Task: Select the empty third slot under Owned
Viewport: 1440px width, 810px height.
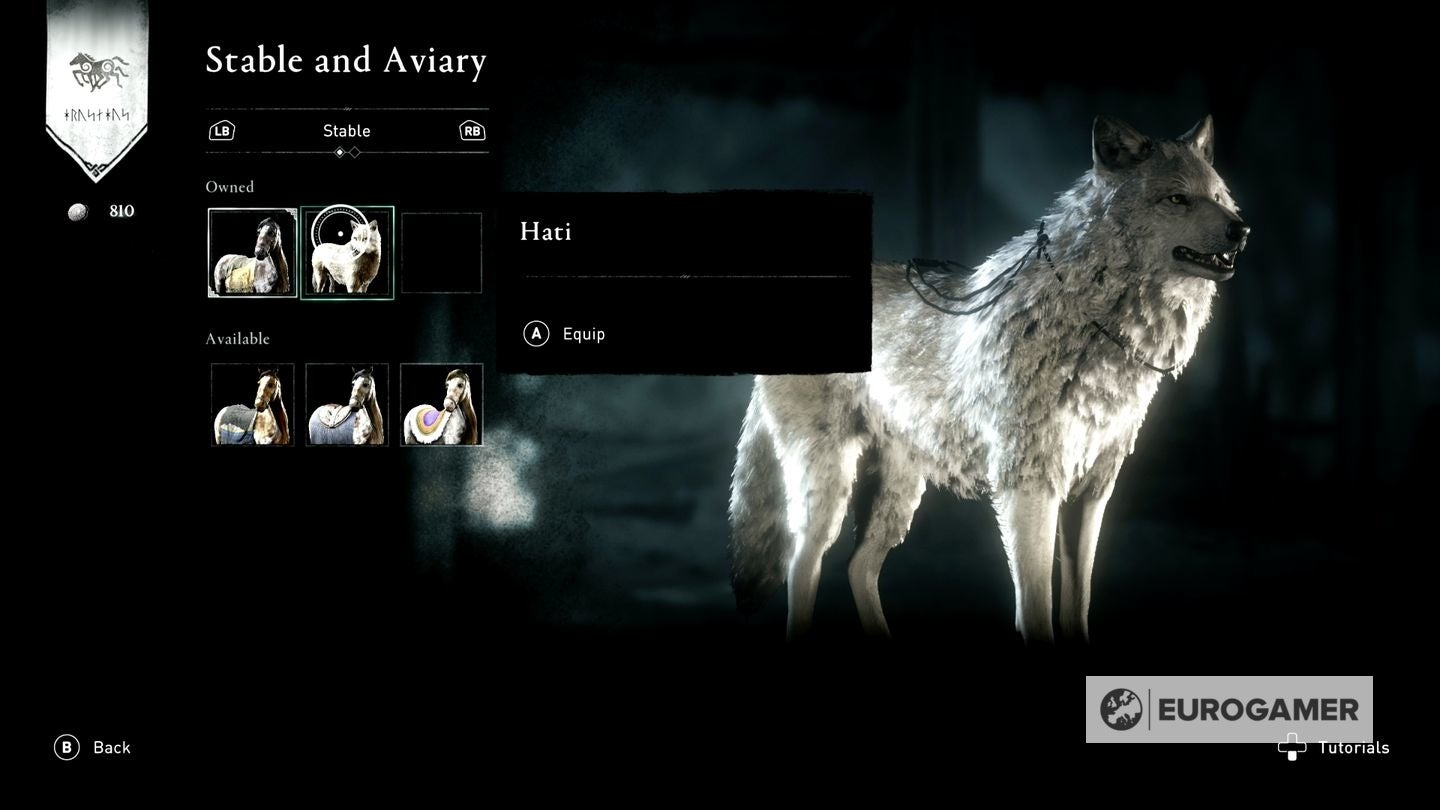Action: coord(441,252)
